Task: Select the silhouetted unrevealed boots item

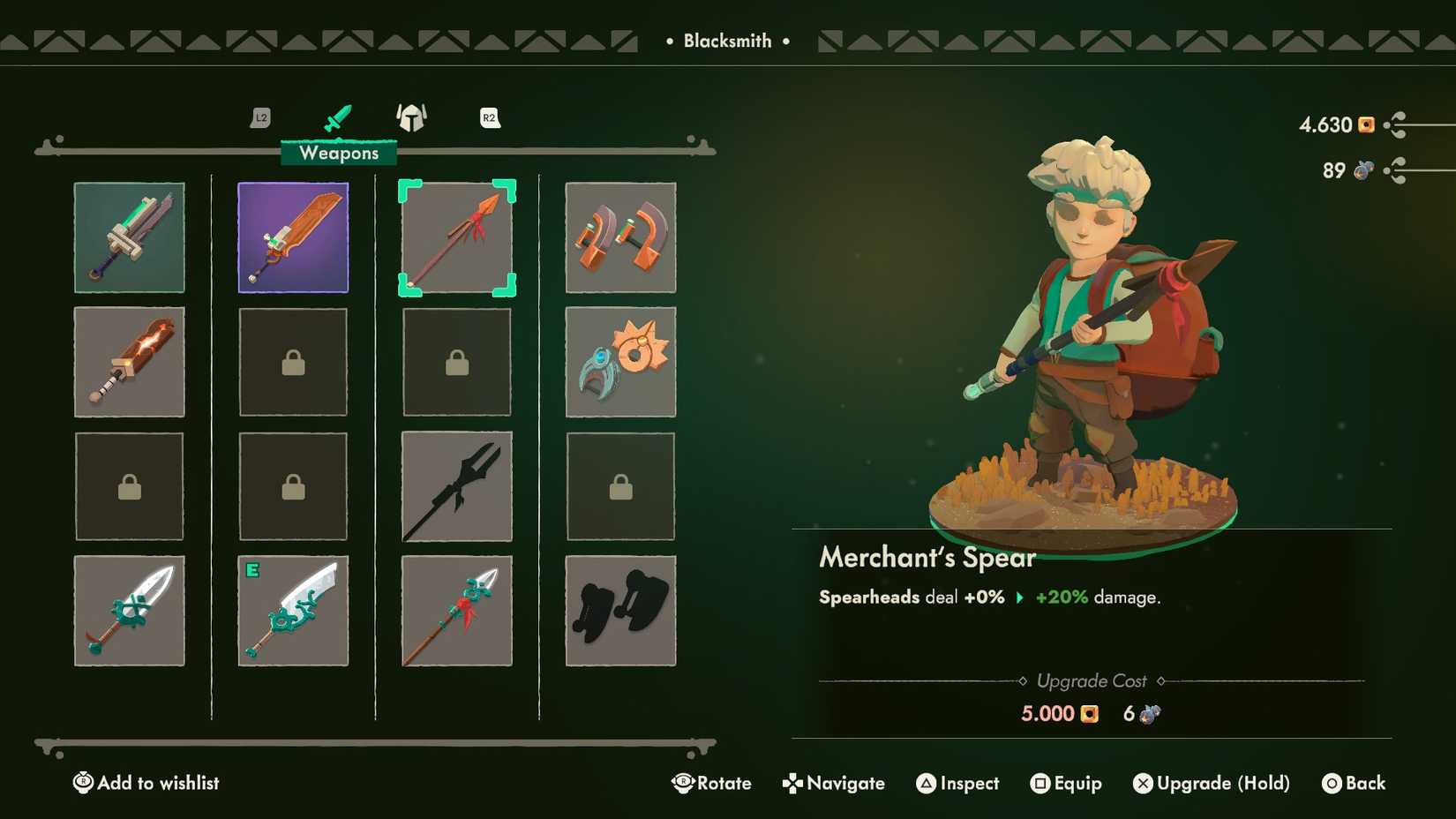Action: (619, 610)
